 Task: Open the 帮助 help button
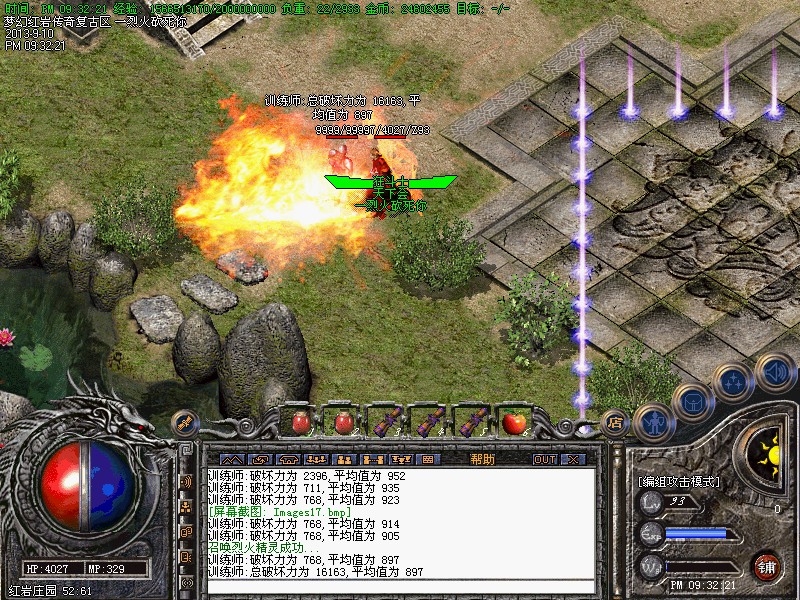click(x=482, y=459)
